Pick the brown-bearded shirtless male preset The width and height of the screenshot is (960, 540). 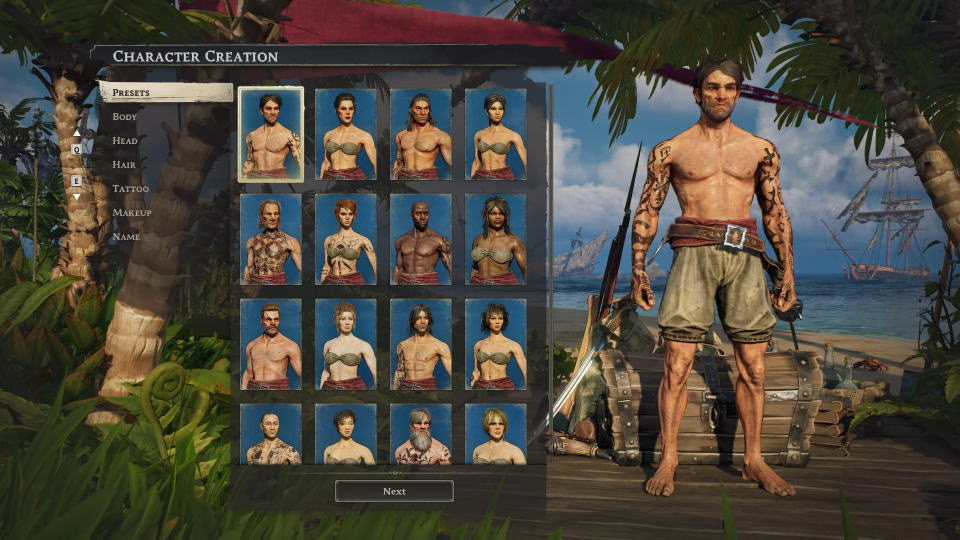pos(271,344)
